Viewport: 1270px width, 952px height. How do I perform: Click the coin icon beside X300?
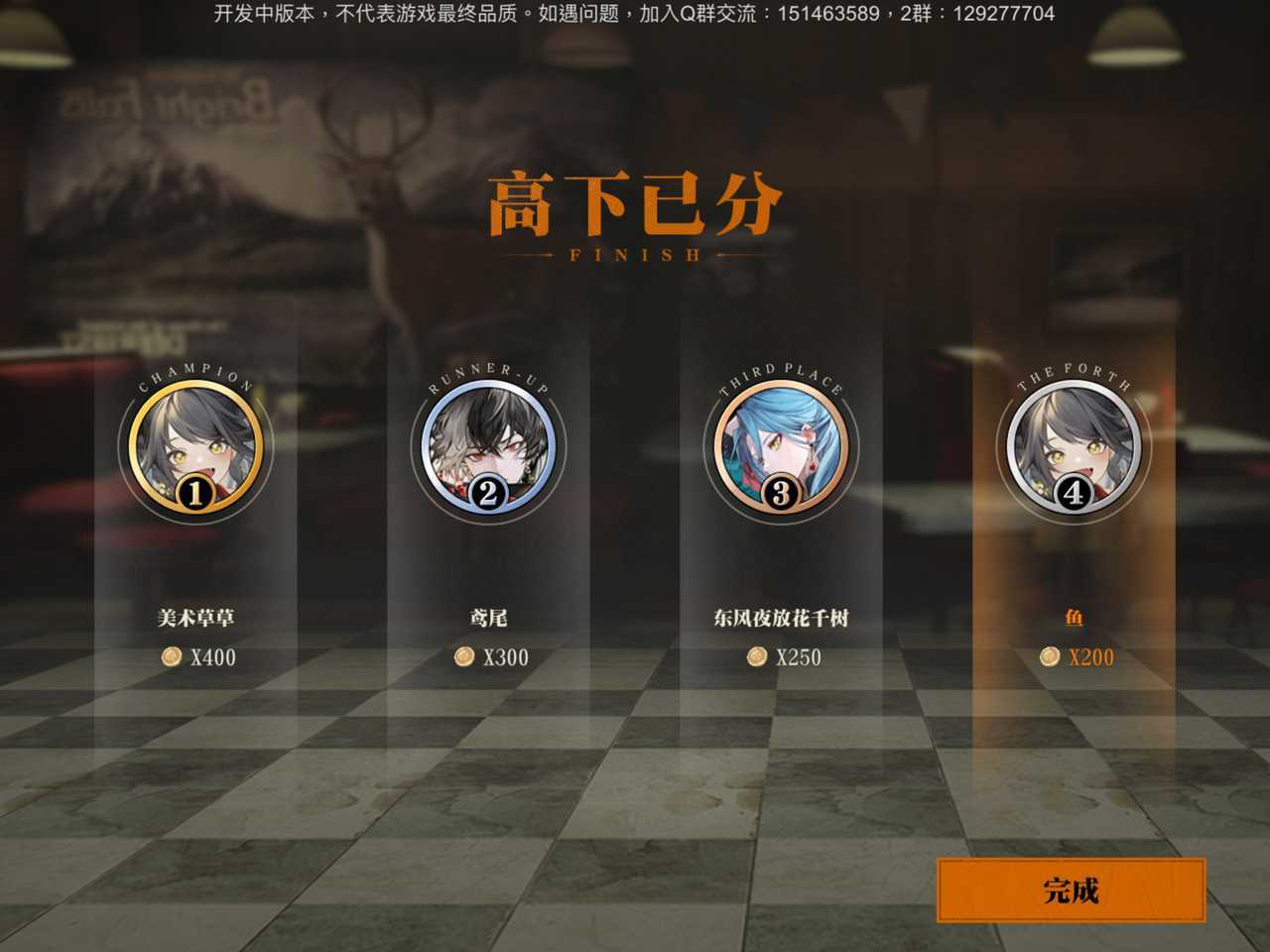coord(462,656)
